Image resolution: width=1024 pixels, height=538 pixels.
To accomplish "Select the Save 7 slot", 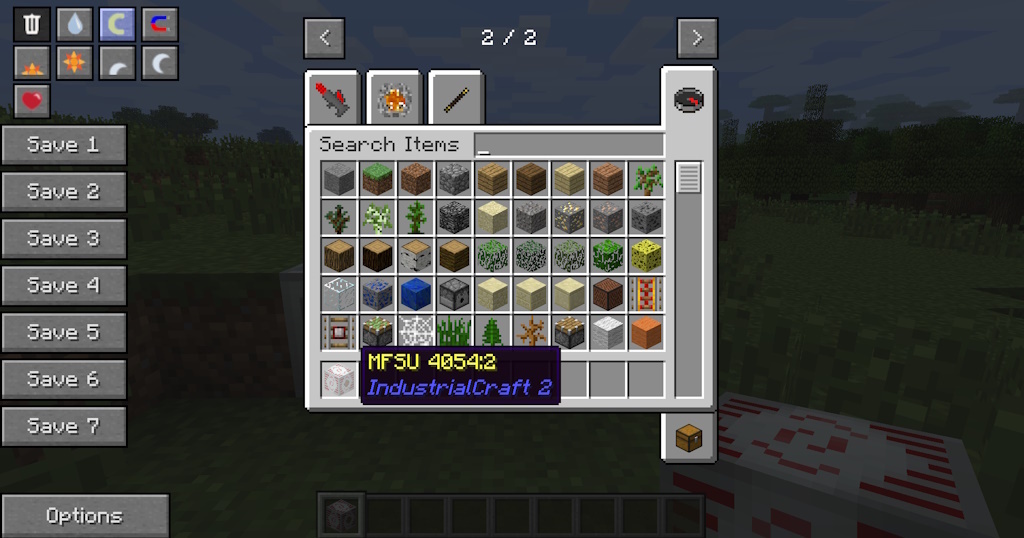I will (64, 427).
